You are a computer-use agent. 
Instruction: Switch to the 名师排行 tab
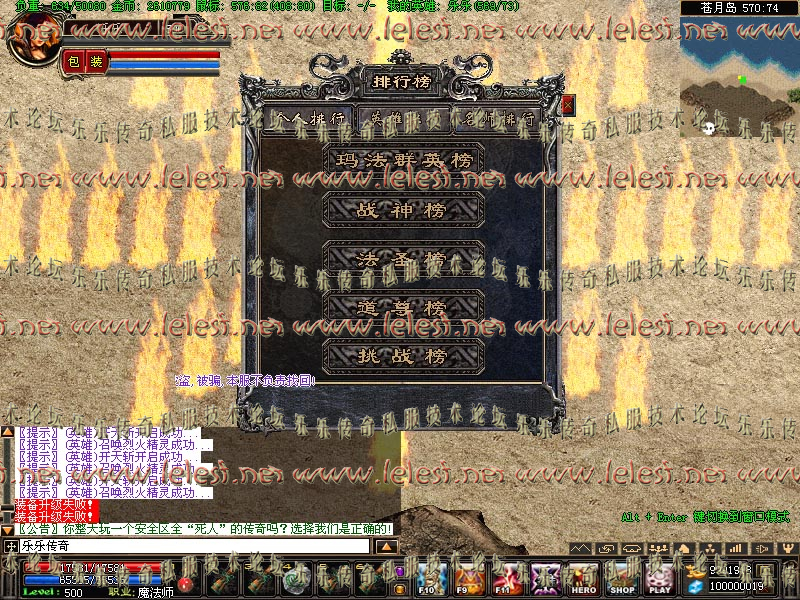498,118
